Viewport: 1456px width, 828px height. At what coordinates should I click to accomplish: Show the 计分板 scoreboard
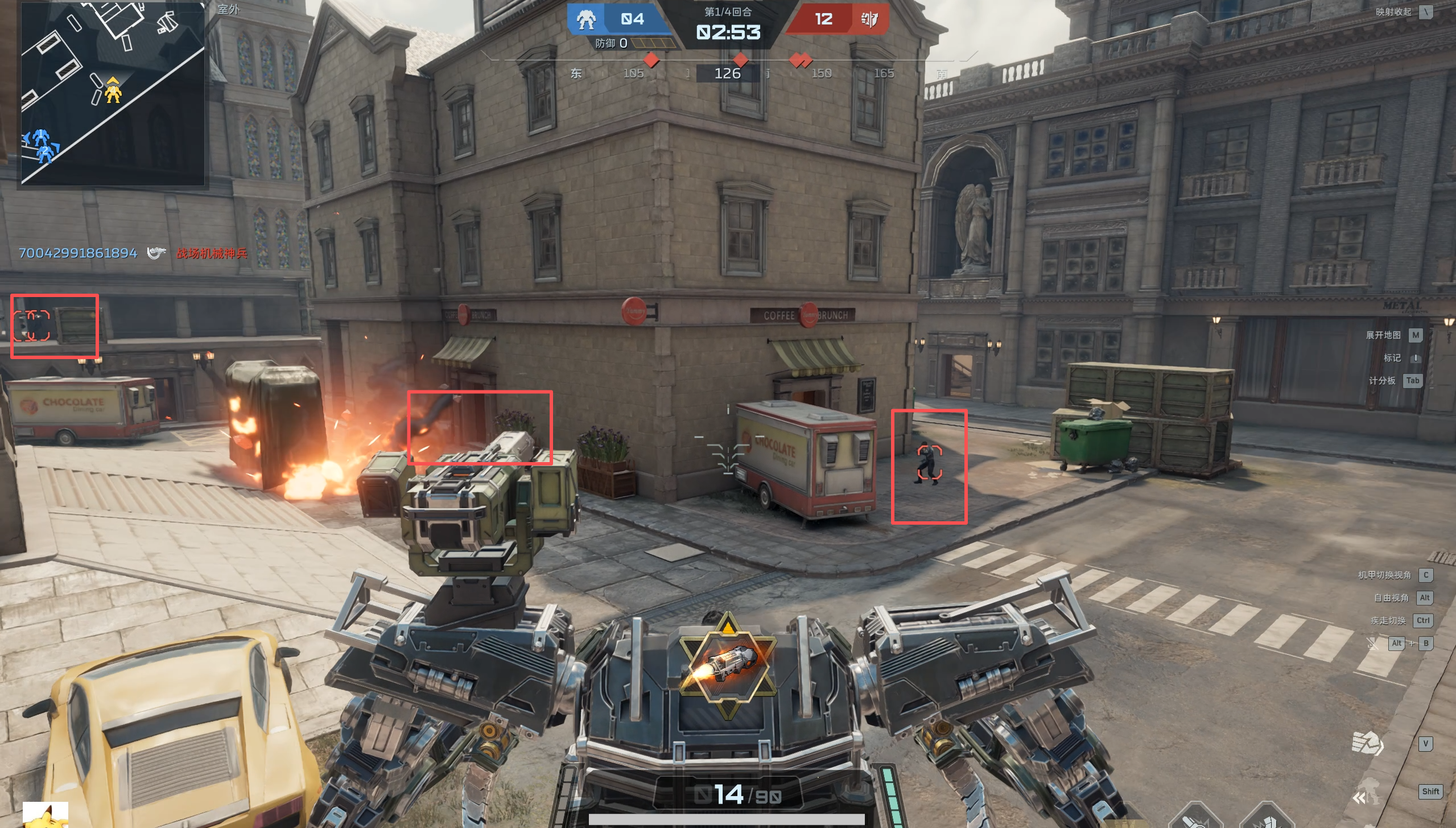click(x=1382, y=381)
